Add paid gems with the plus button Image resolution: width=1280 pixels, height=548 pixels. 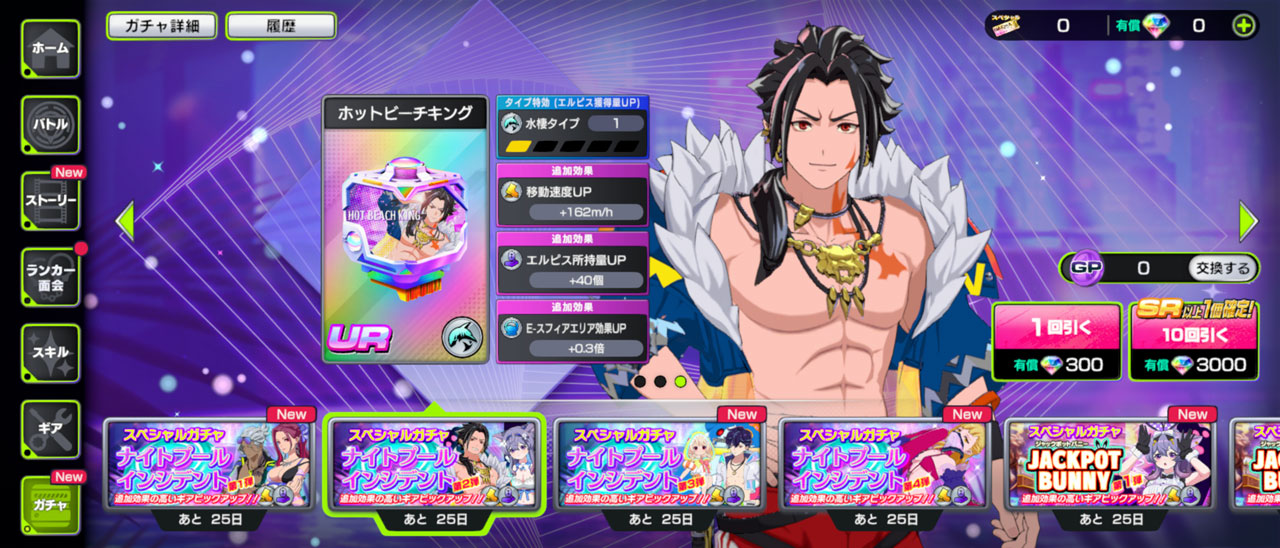(1243, 25)
